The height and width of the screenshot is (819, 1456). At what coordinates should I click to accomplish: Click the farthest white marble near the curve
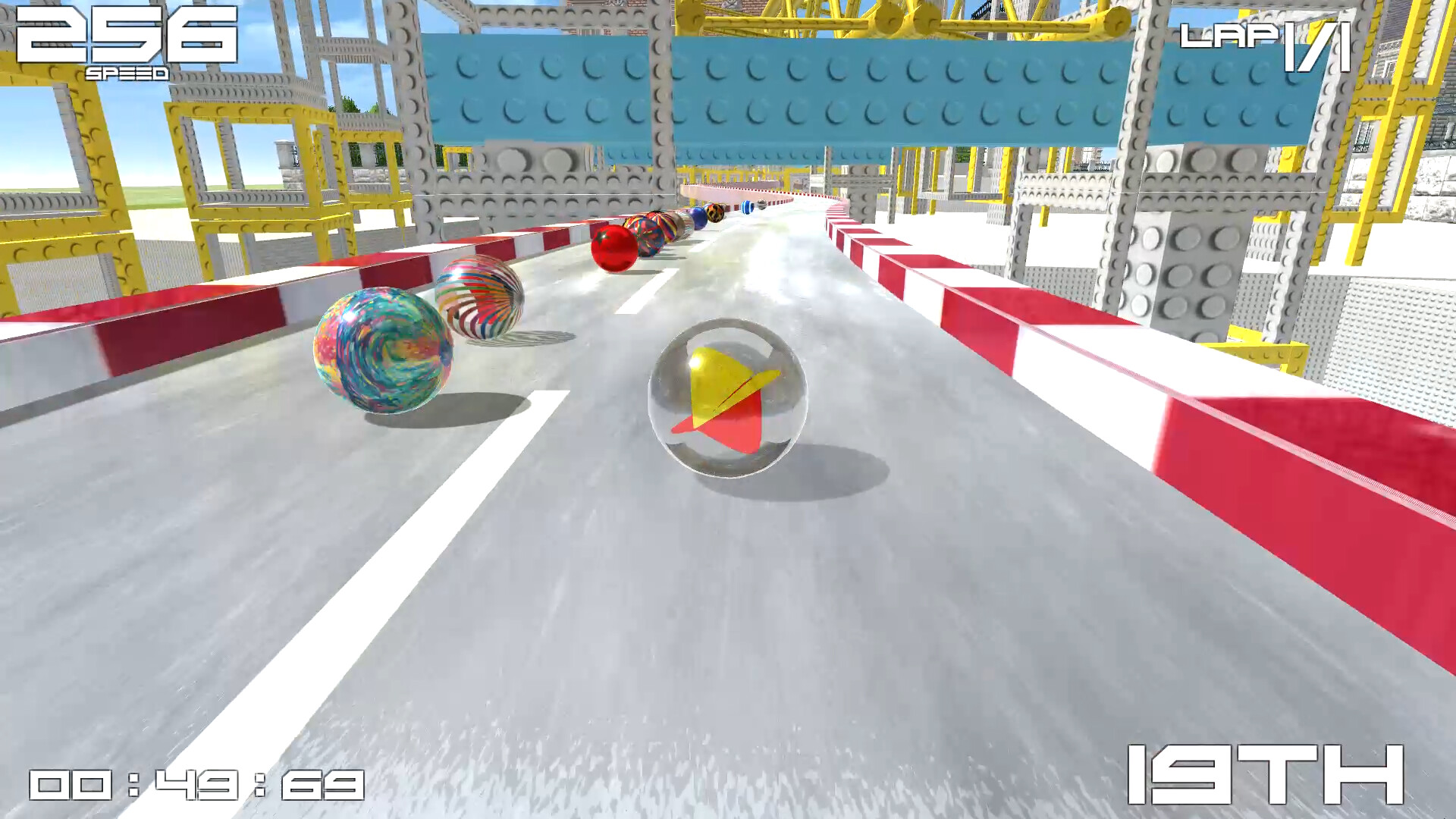(x=761, y=206)
